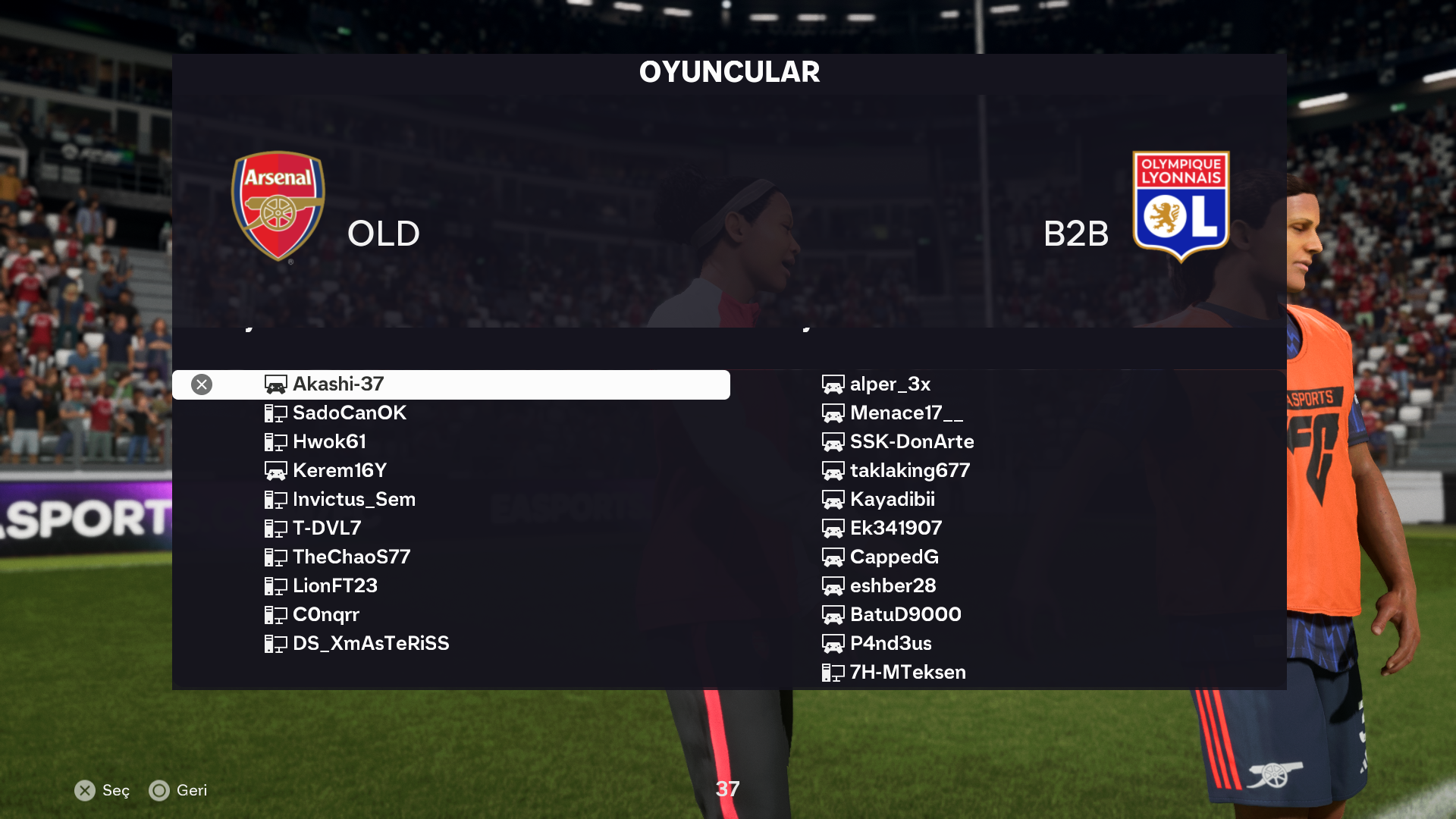Click the Ek341907 player entry
The height and width of the screenshot is (819, 1456).
click(896, 529)
